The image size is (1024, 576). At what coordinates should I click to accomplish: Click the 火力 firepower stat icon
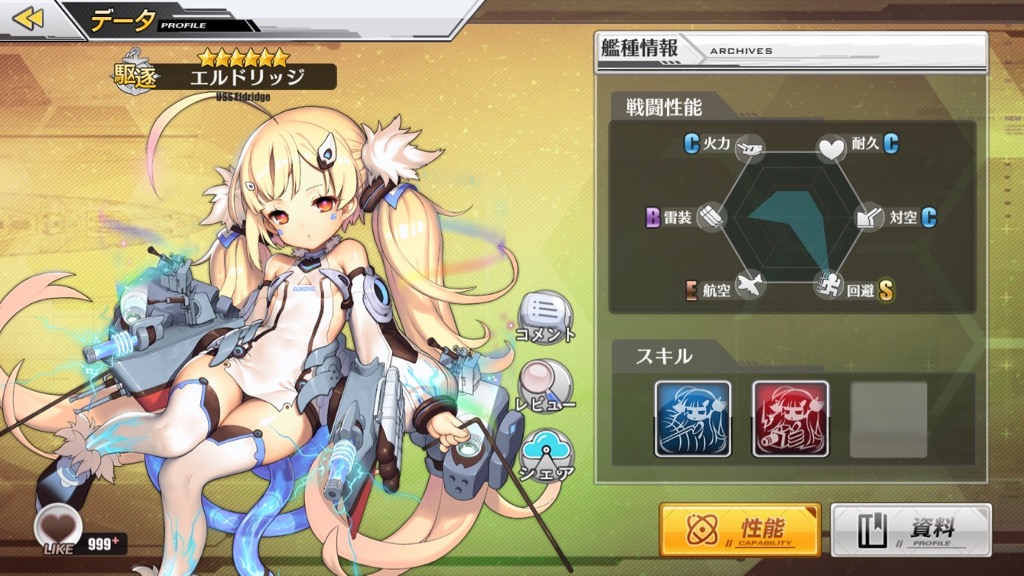point(750,148)
